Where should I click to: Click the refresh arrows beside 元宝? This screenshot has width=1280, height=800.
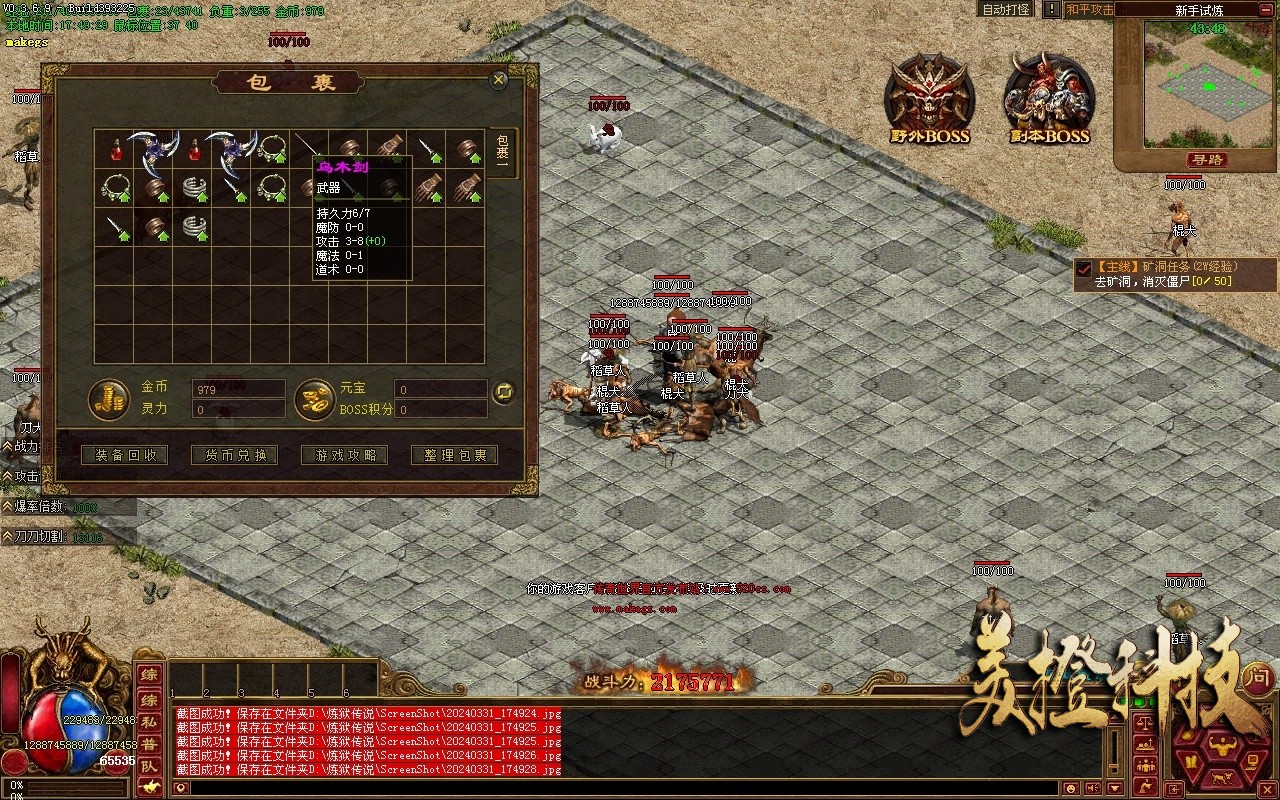pos(504,392)
